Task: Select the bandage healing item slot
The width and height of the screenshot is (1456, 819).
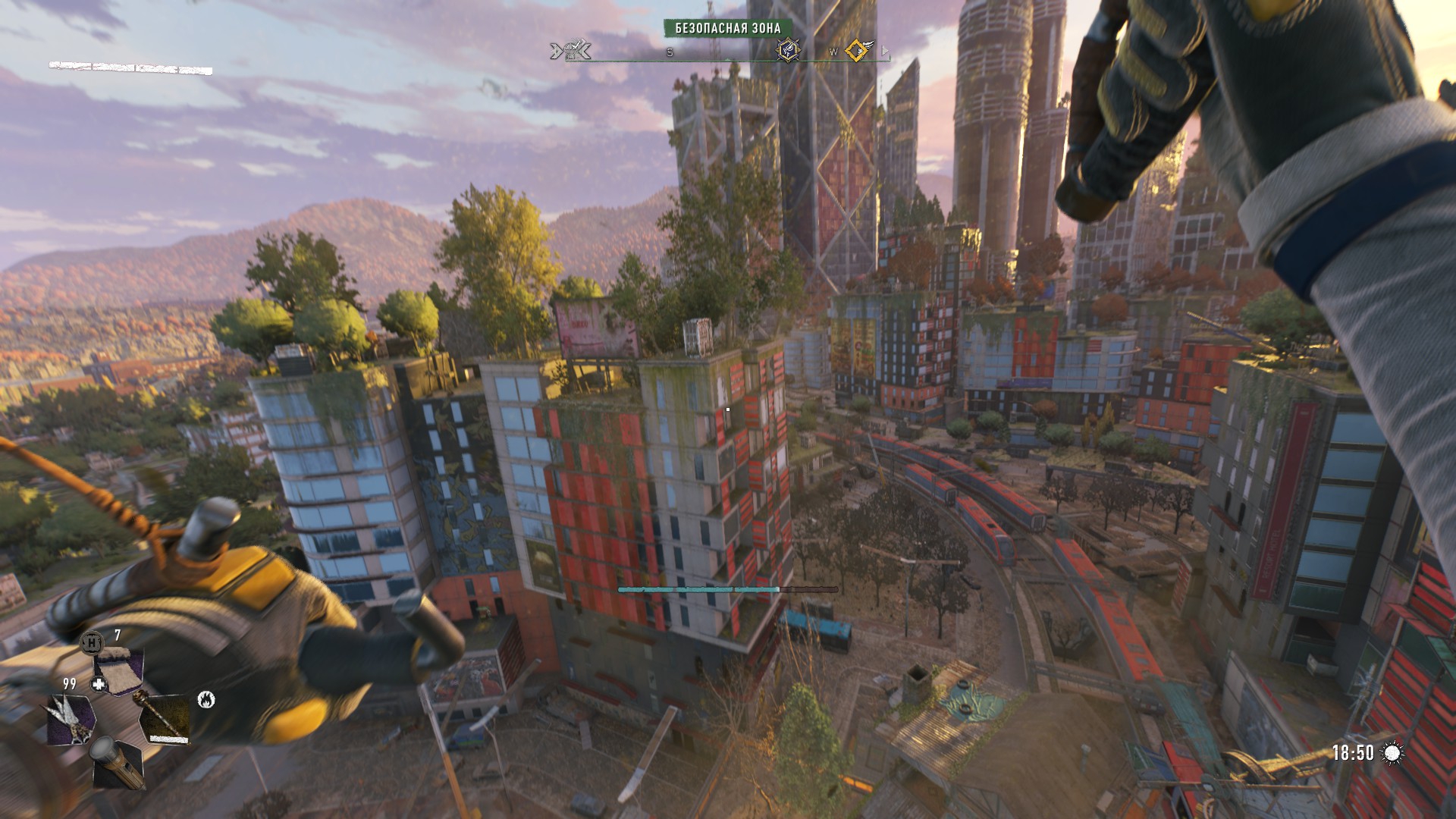Action: pyautogui.click(x=119, y=667)
